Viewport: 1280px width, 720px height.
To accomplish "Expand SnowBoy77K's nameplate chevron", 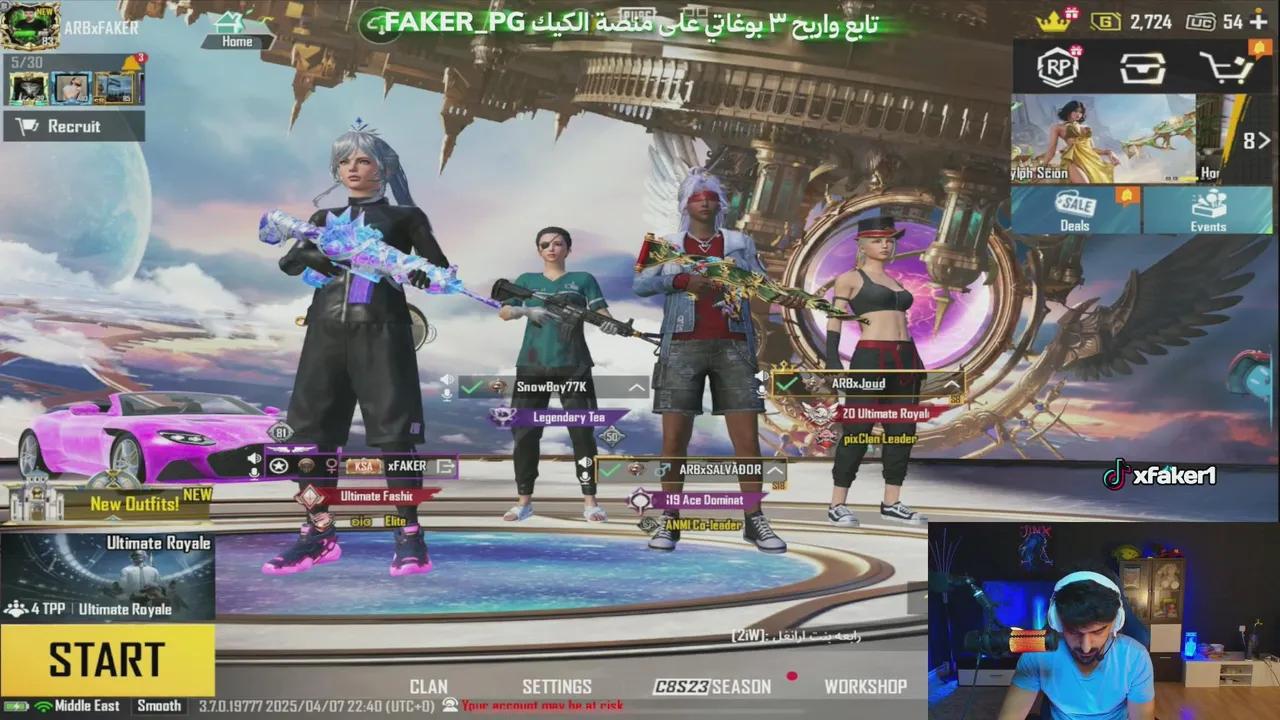I will pos(637,388).
